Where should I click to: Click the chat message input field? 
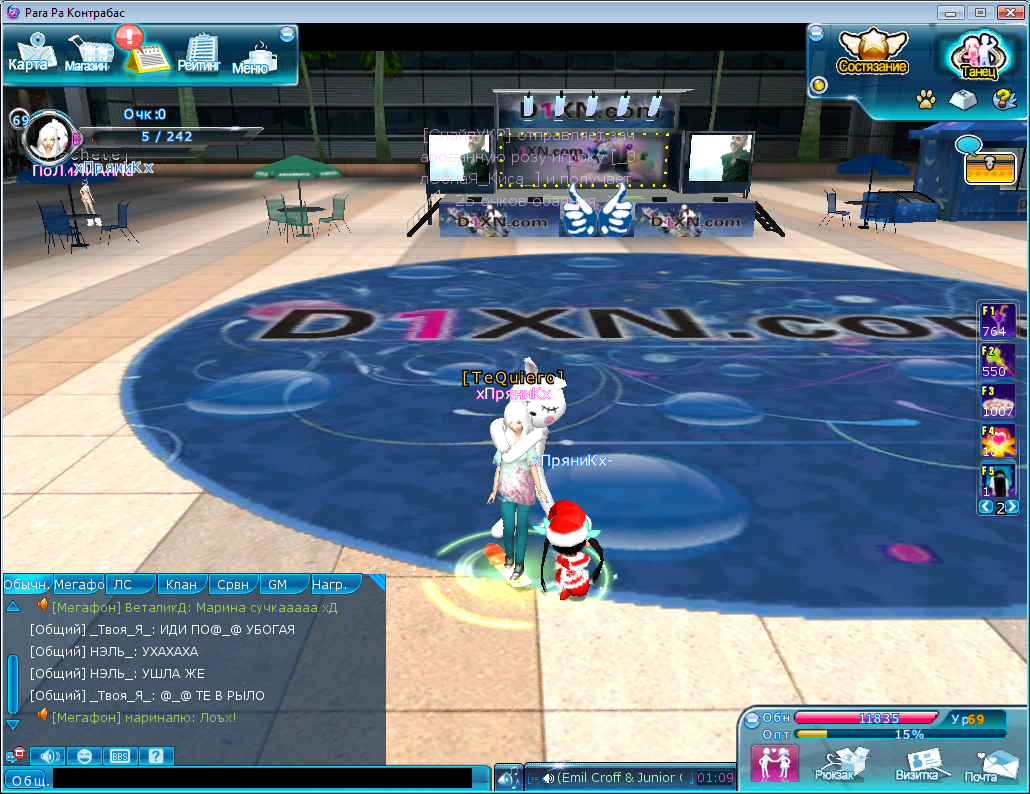[x=262, y=778]
